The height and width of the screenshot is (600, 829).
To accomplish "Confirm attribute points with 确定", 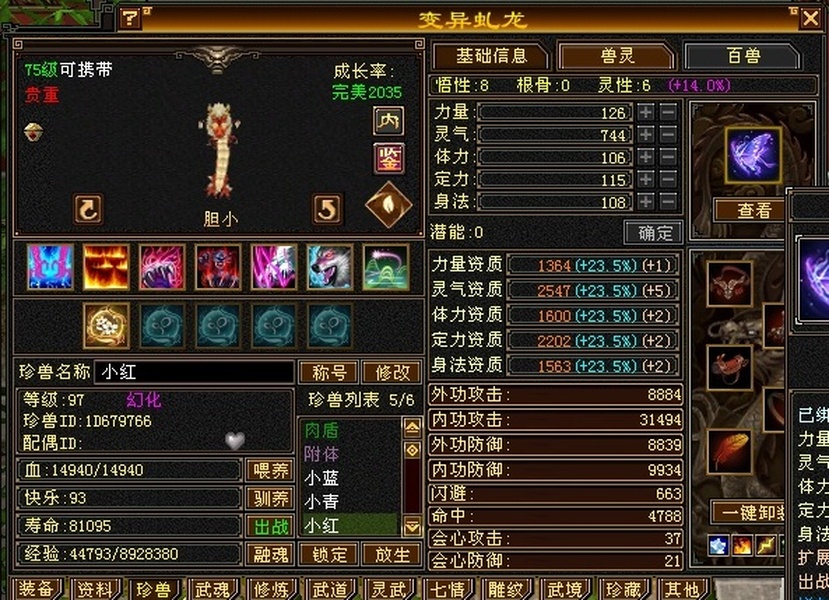I will (x=653, y=233).
